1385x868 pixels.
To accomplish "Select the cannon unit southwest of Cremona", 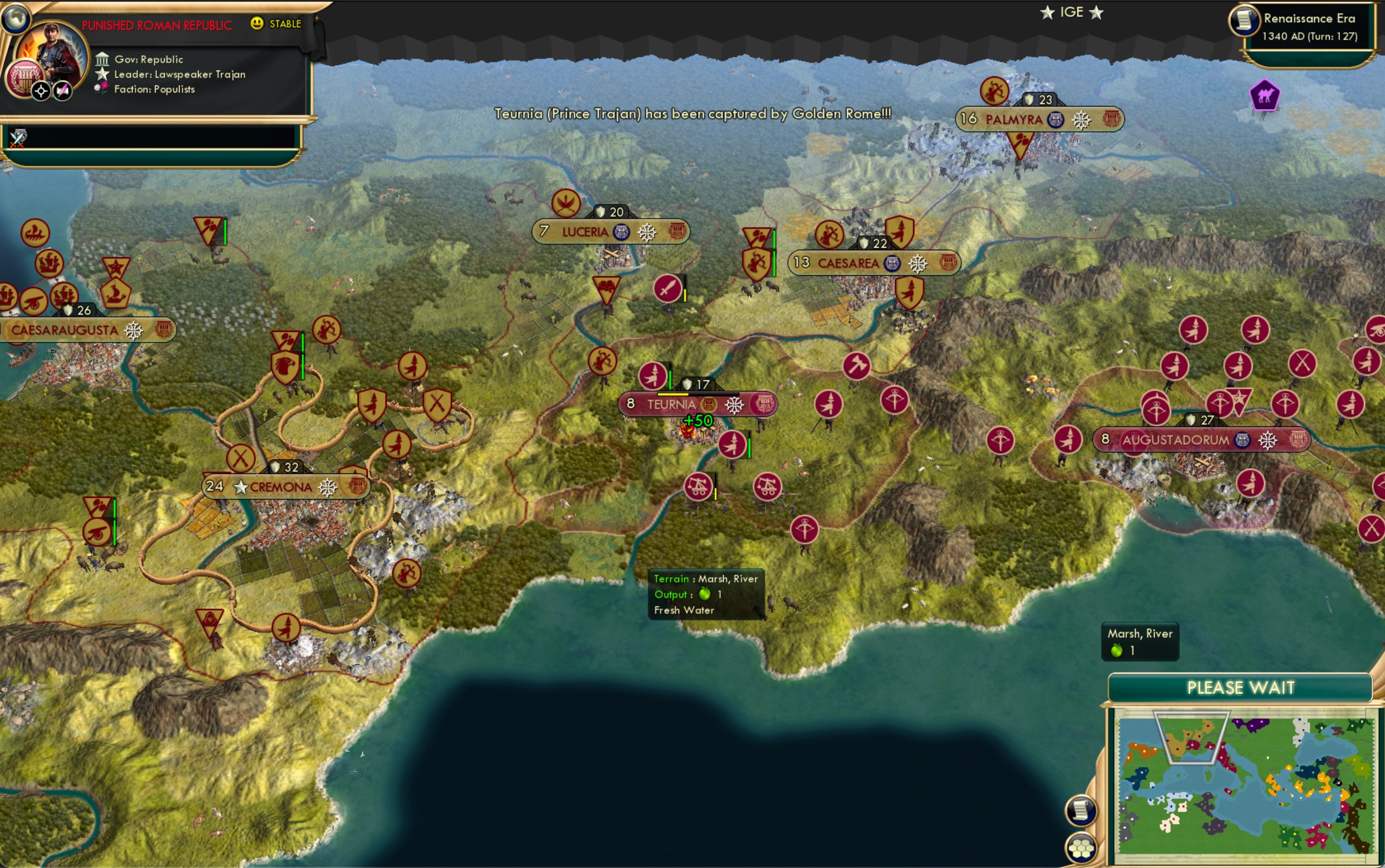I will pos(98,533).
